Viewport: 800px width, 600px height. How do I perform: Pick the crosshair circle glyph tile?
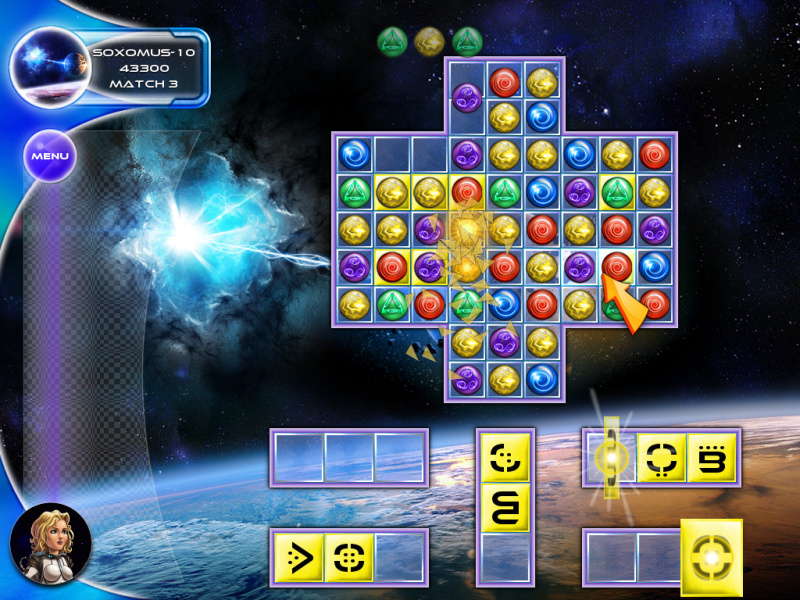349,557
